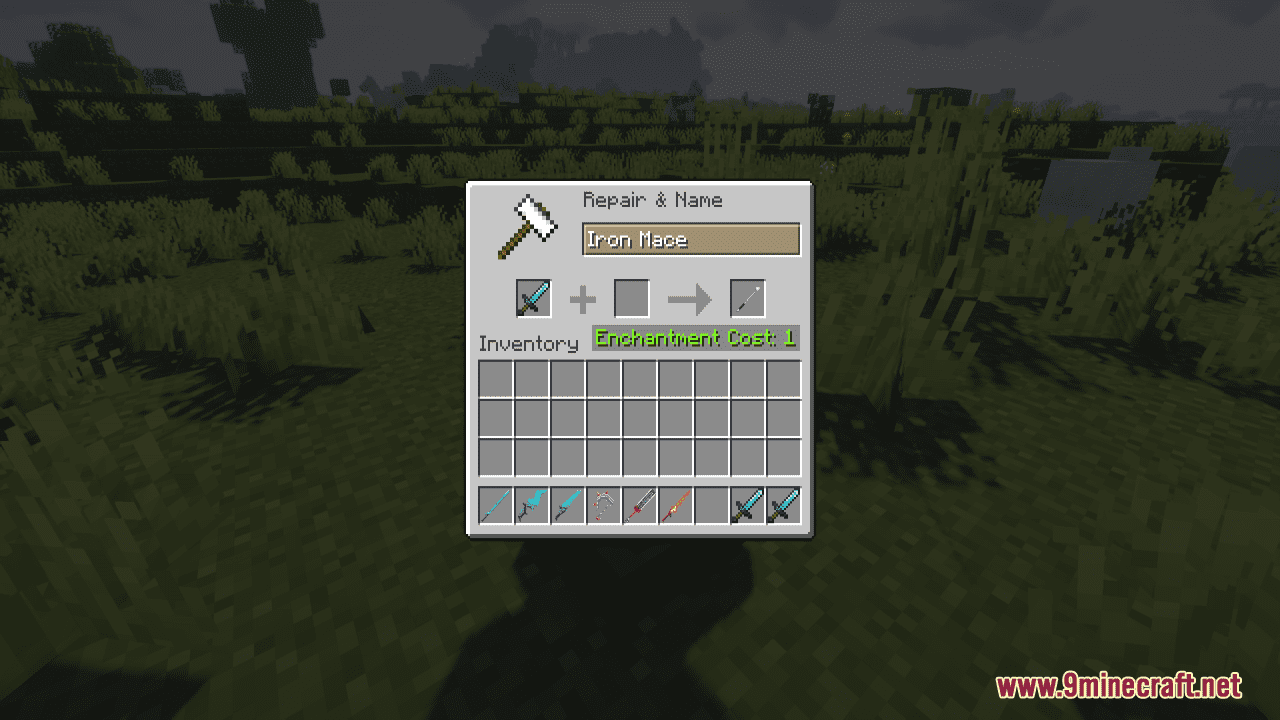Select the diamond sword in first anvil slot
The width and height of the screenshot is (1280, 720).
pyautogui.click(x=532, y=298)
